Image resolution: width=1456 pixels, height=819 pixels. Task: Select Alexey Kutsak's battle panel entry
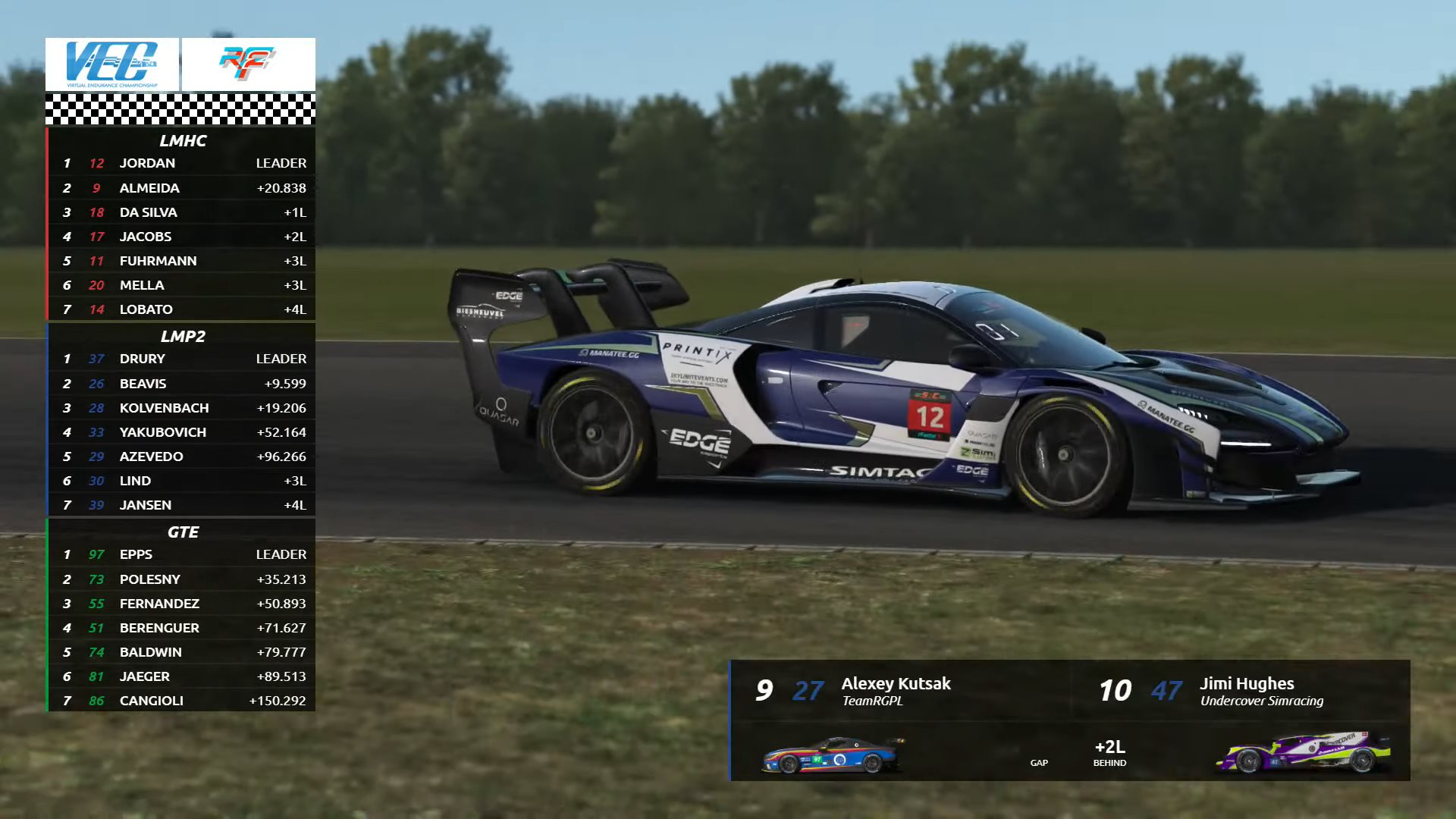895,690
